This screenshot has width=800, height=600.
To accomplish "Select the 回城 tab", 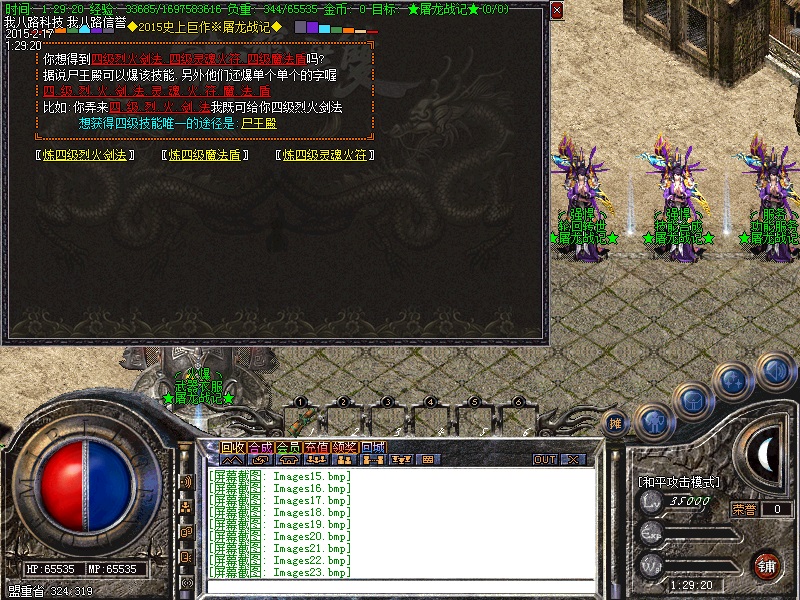I will [372, 446].
